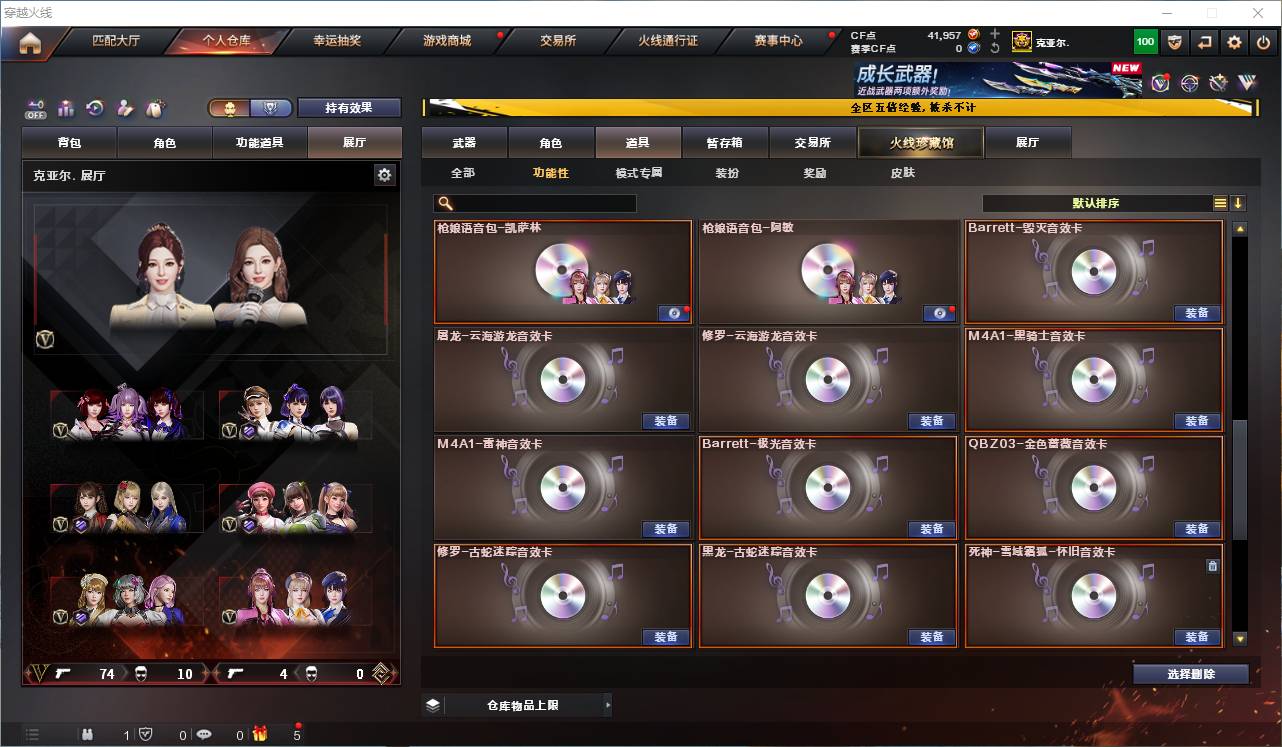
Task: Open settings with the gear icon top right
Action: pos(1232,41)
